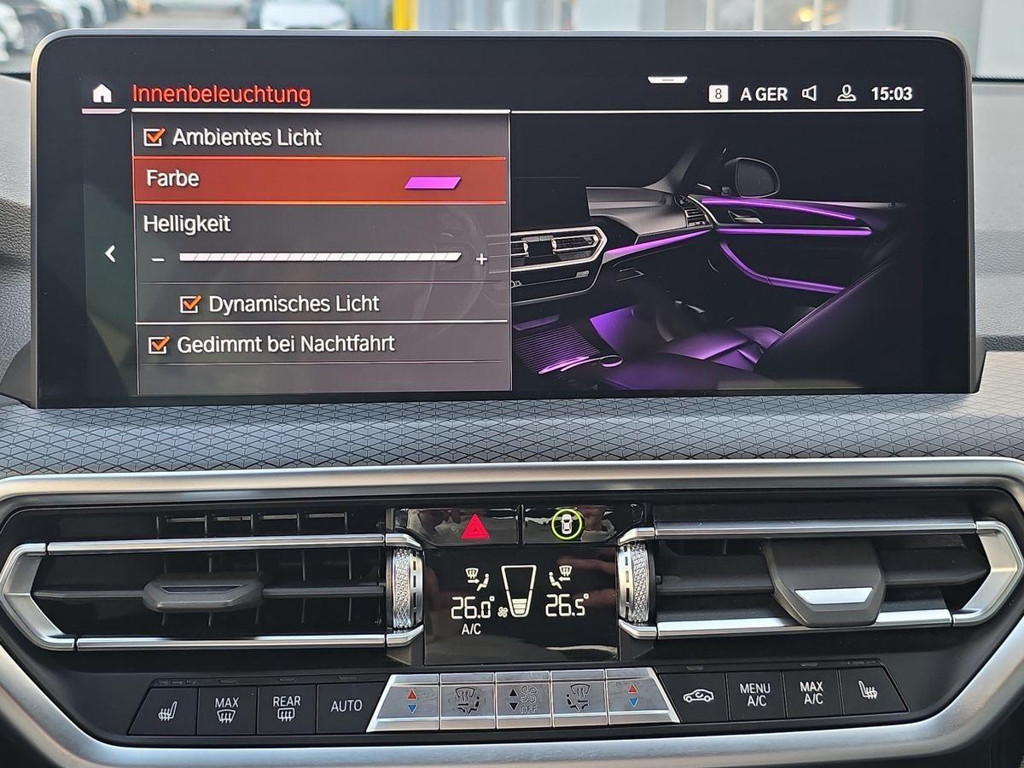Click the Helligkeit brightness slider bar
1024x768 pixels.
click(320, 258)
